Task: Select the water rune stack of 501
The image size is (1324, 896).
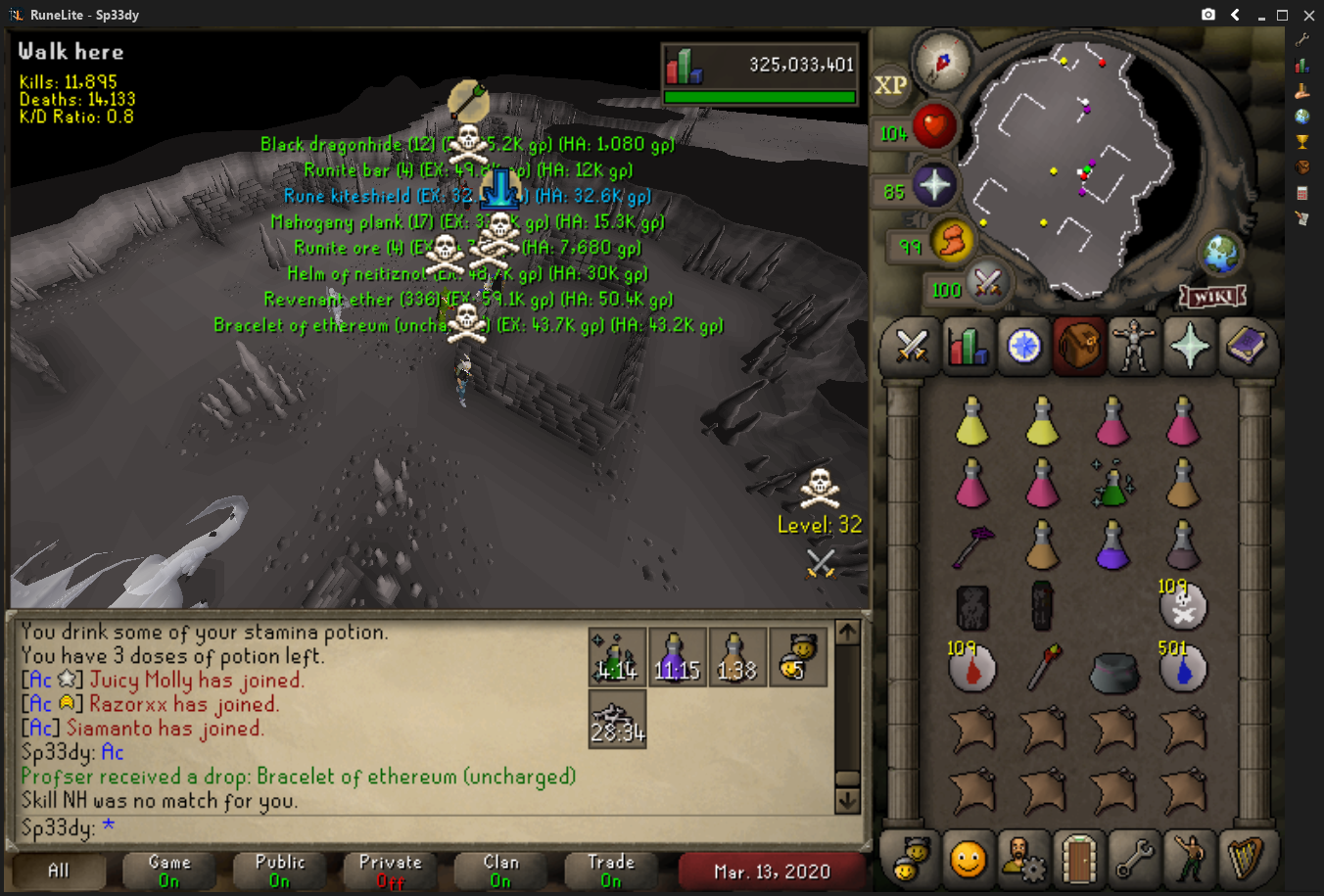Action: 1182,669
